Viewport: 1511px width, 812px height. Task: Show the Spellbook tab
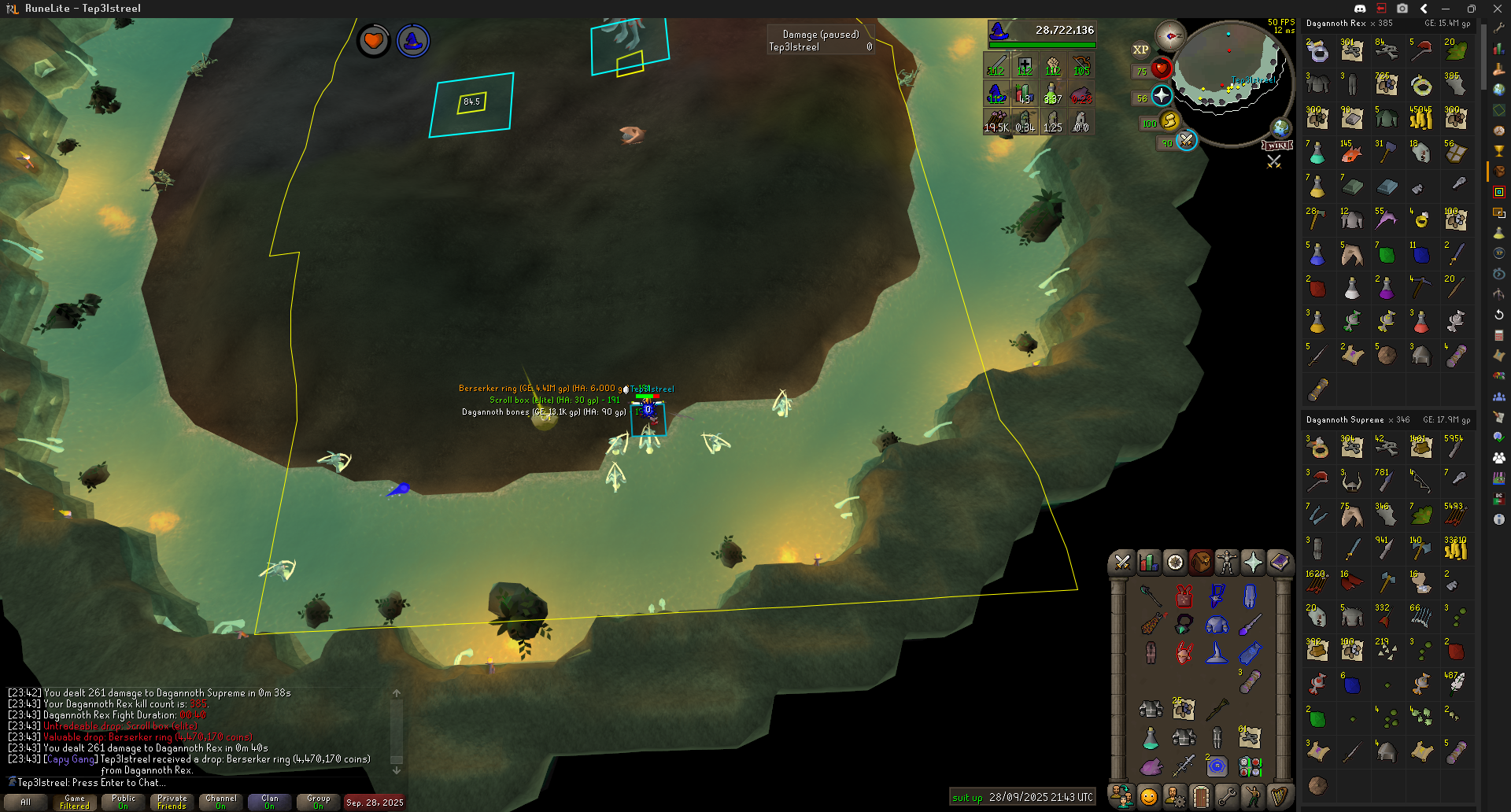point(1280,563)
